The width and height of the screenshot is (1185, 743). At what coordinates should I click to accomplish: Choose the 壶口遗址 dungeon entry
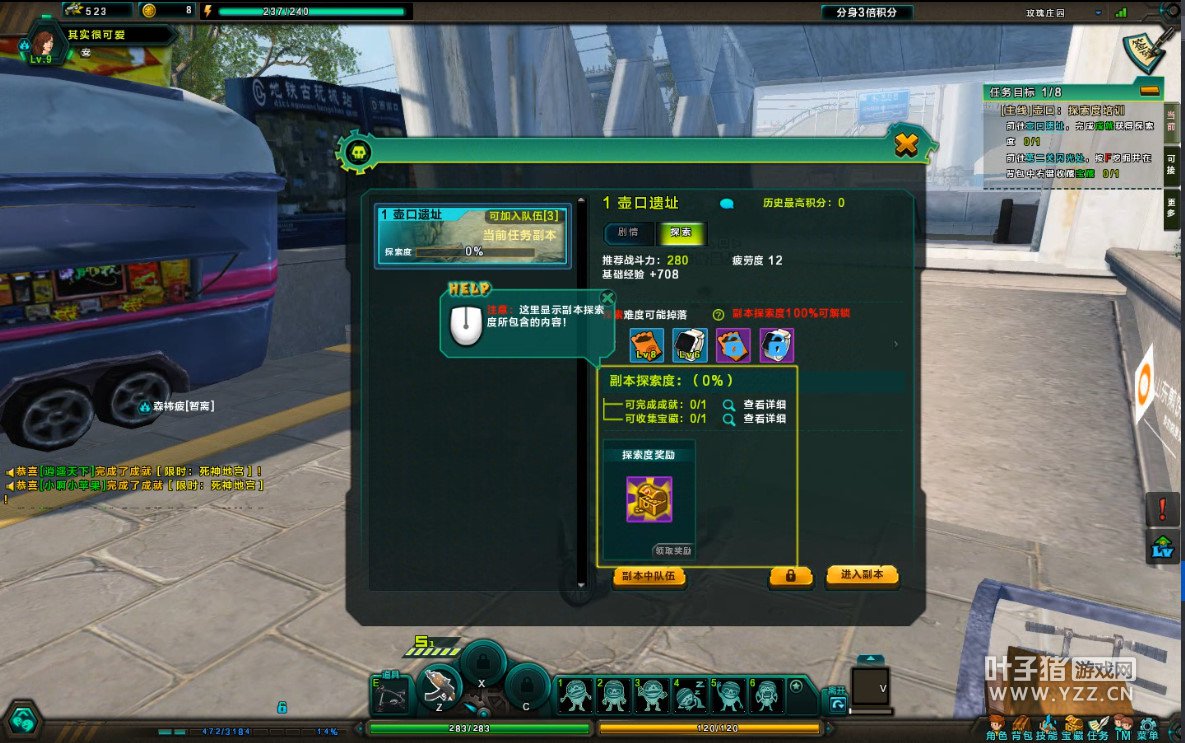pyautogui.click(x=473, y=235)
